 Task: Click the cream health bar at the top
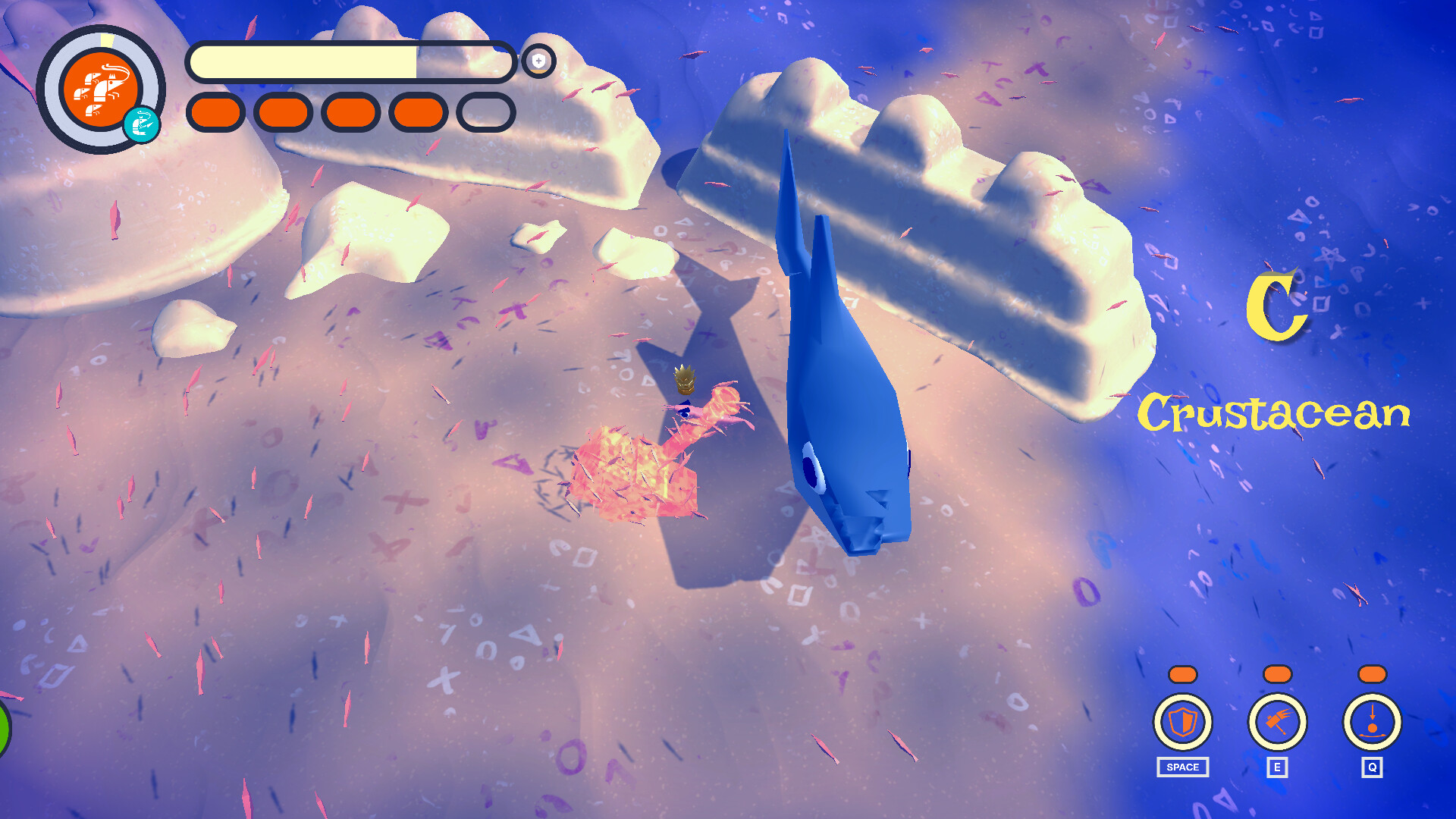[x=349, y=63]
